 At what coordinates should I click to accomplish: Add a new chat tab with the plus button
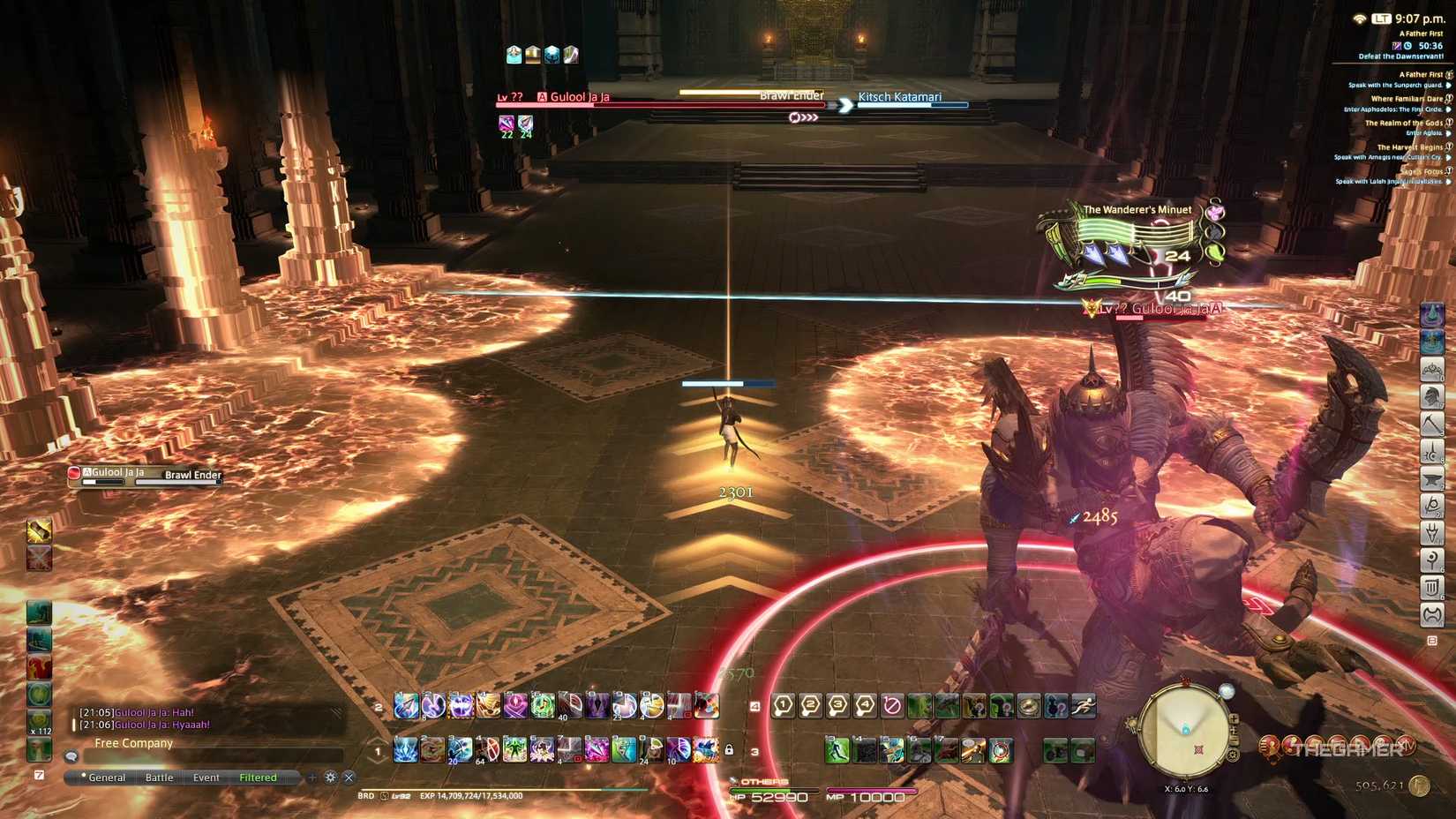pos(311,778)
